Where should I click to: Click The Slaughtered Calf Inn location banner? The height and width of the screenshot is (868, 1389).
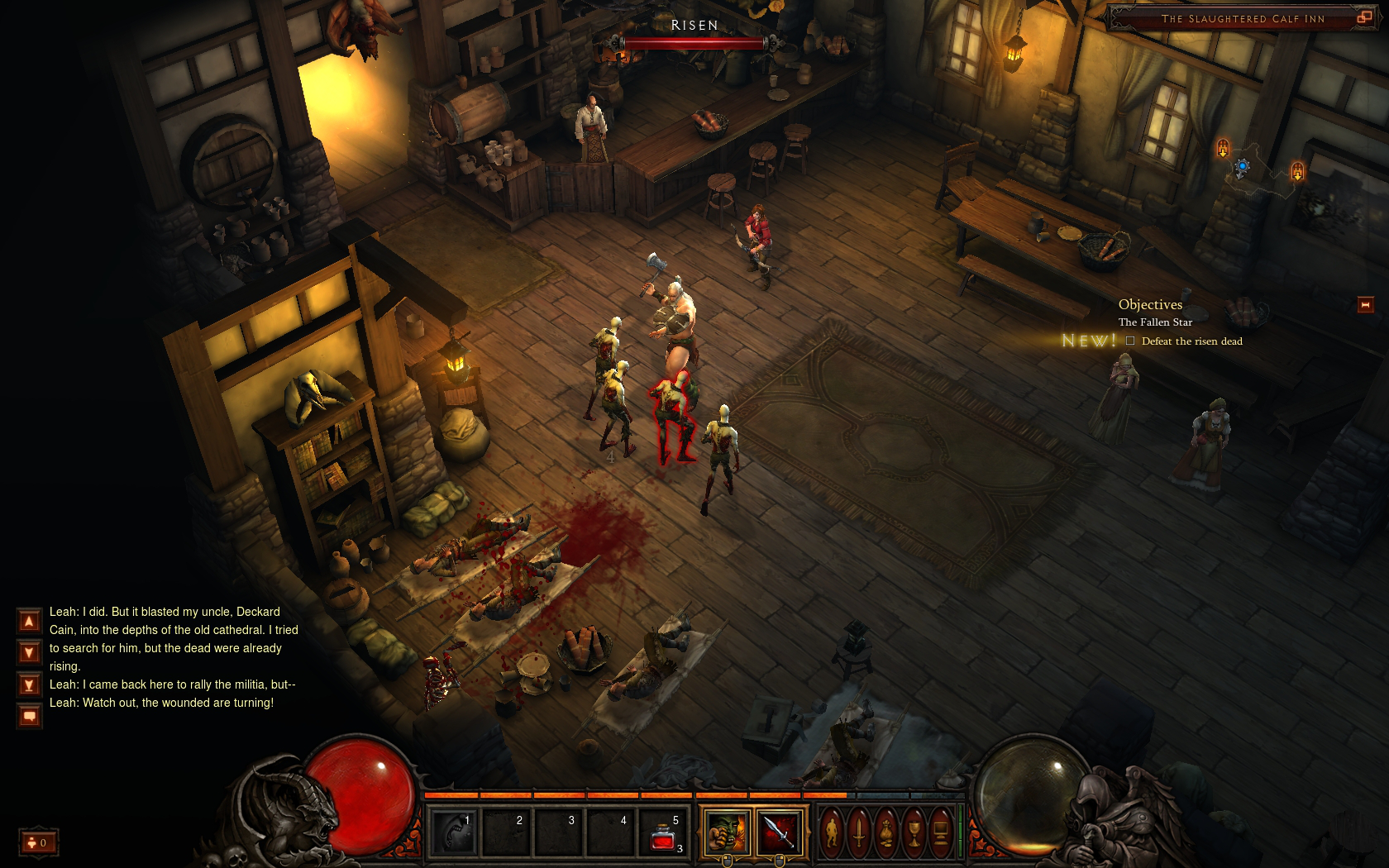coord(1242,18)
